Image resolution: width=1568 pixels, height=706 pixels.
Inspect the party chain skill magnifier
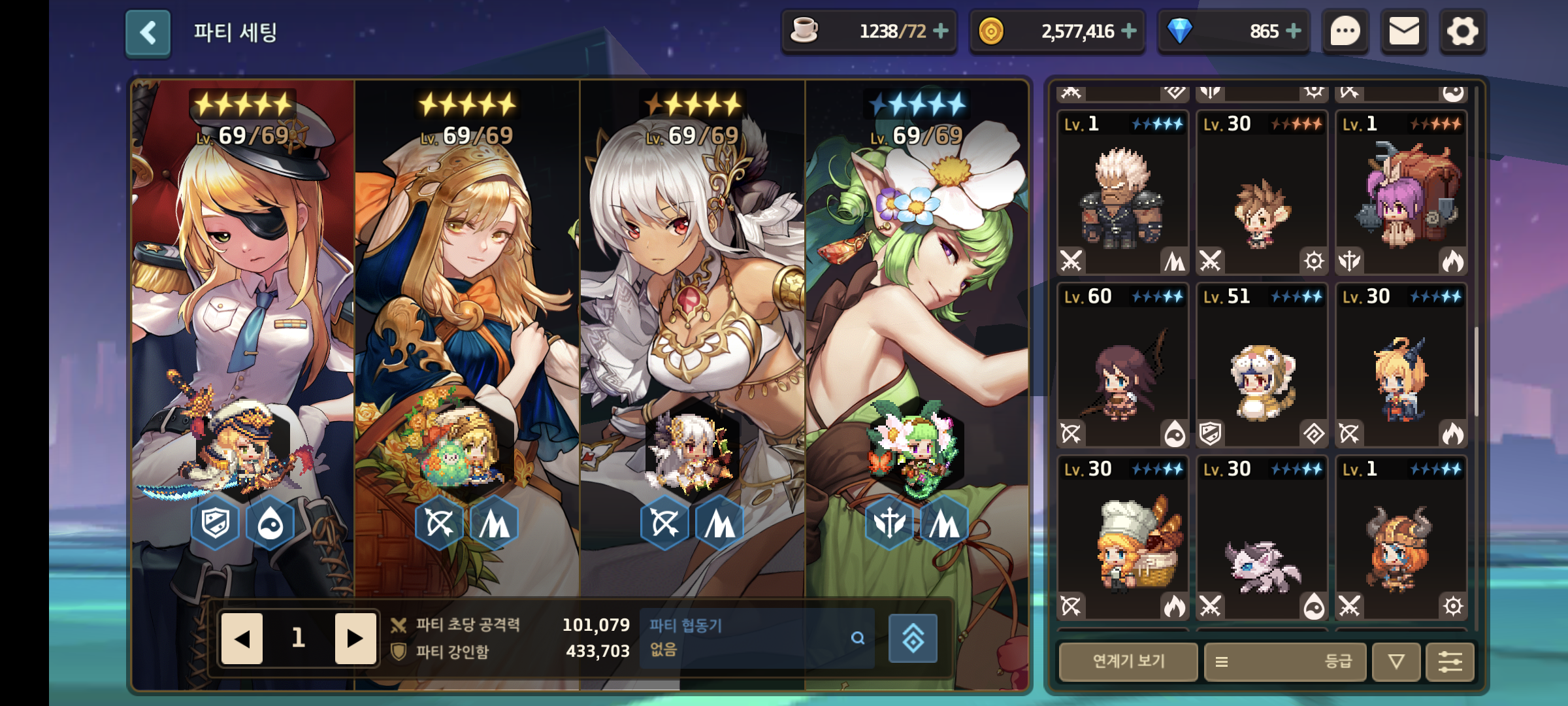pos(858,638)
